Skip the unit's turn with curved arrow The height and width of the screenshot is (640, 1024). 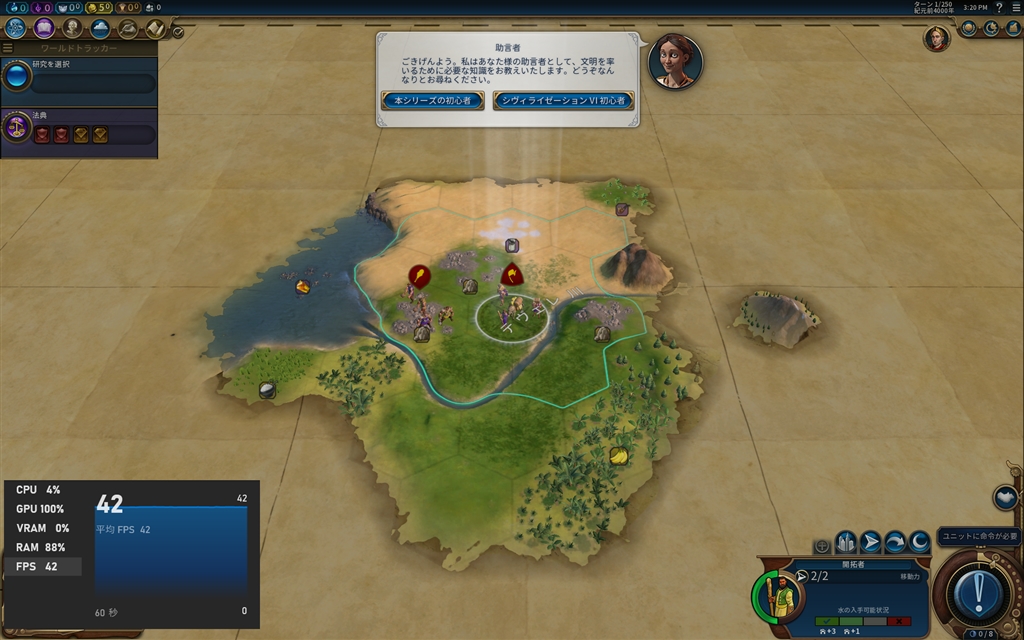tap(895, 542)
